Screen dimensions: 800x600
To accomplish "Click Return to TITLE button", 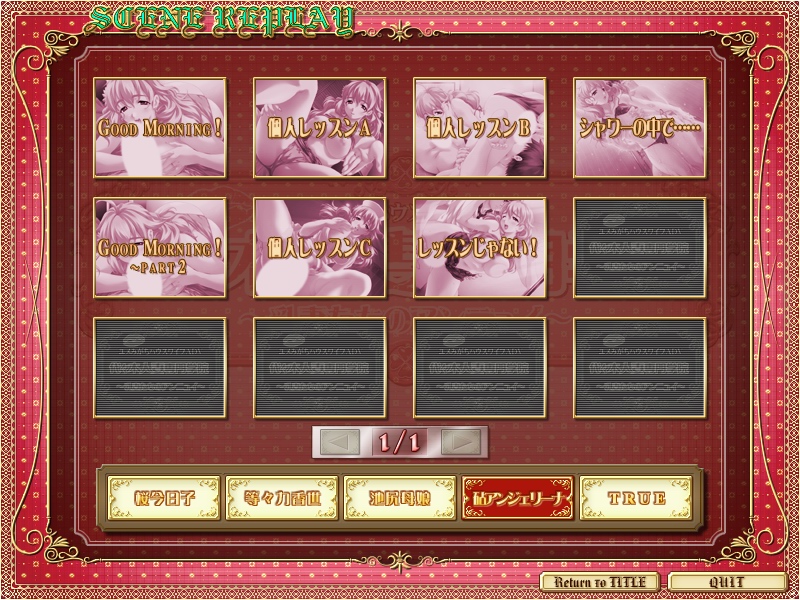I will pos(600,582).
